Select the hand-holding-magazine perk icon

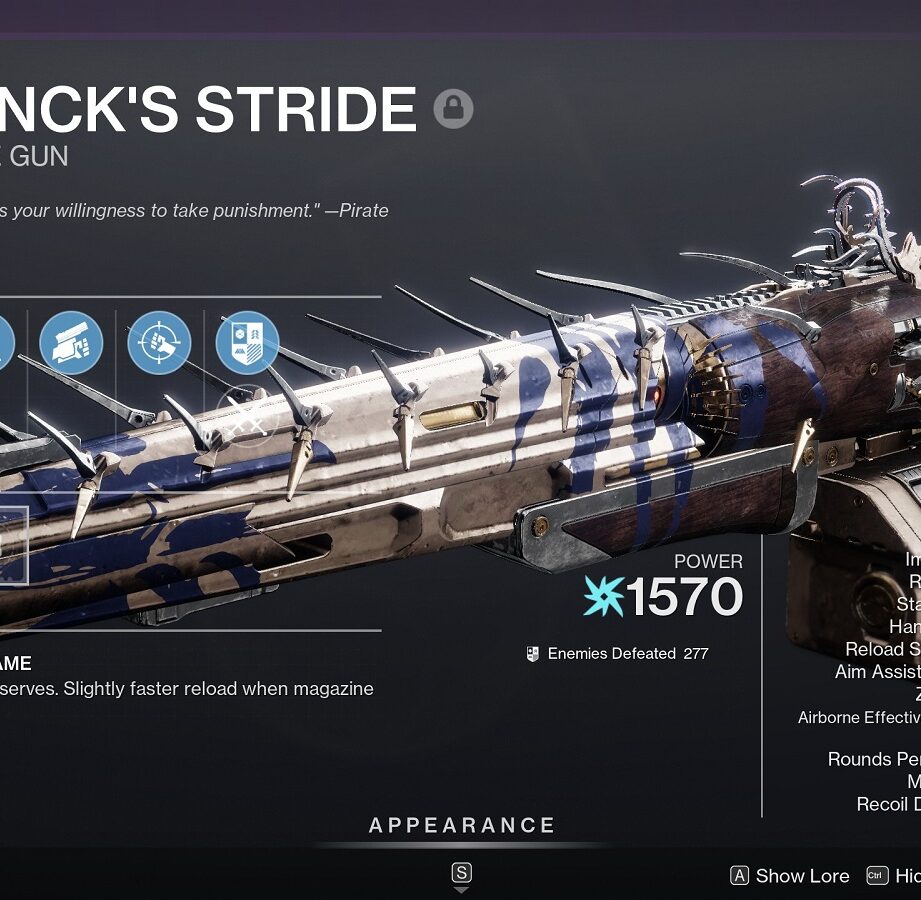71,343
